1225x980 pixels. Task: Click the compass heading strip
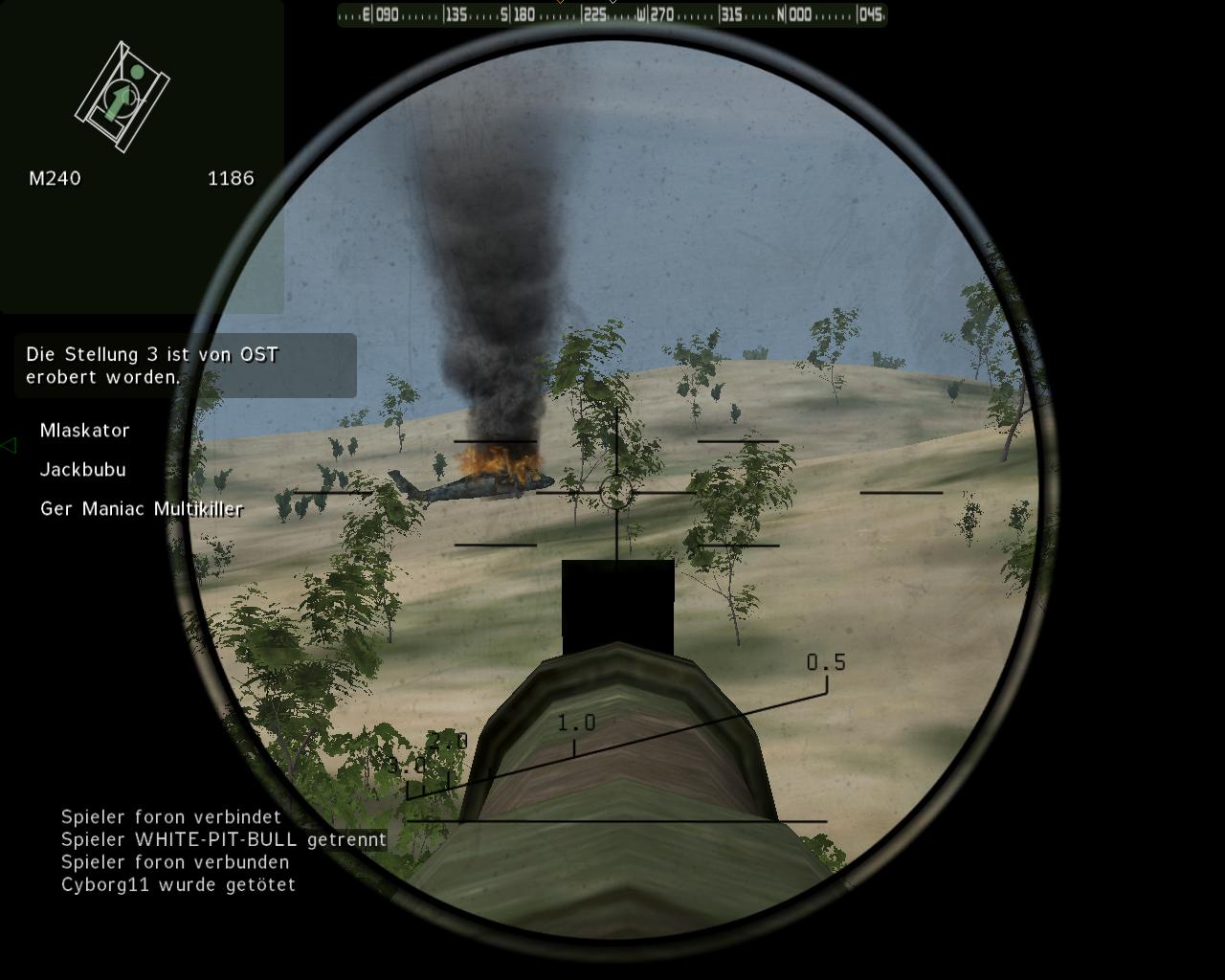(x=612, y=15)
